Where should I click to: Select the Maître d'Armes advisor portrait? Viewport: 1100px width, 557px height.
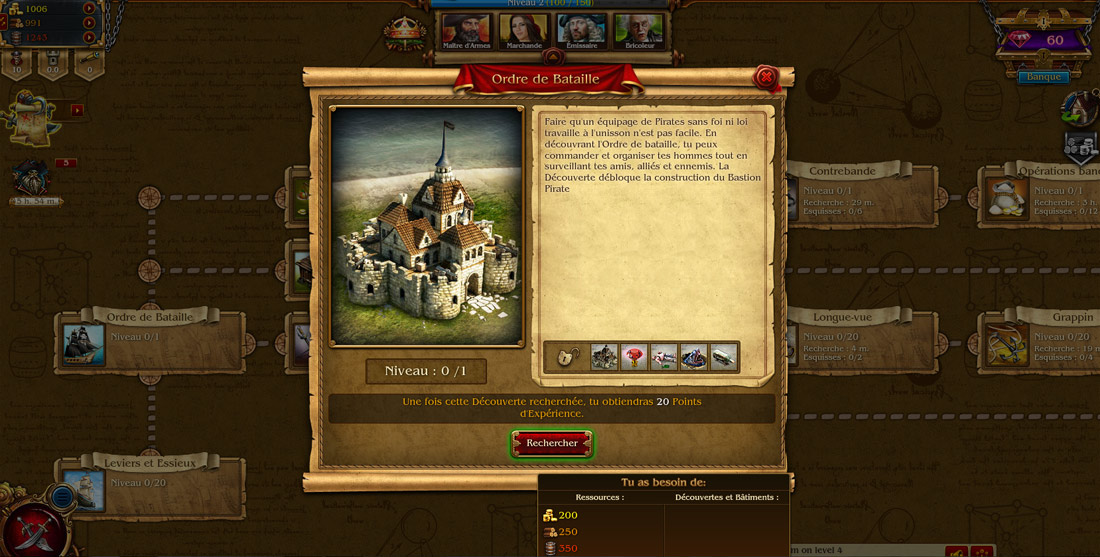(467, 30)
